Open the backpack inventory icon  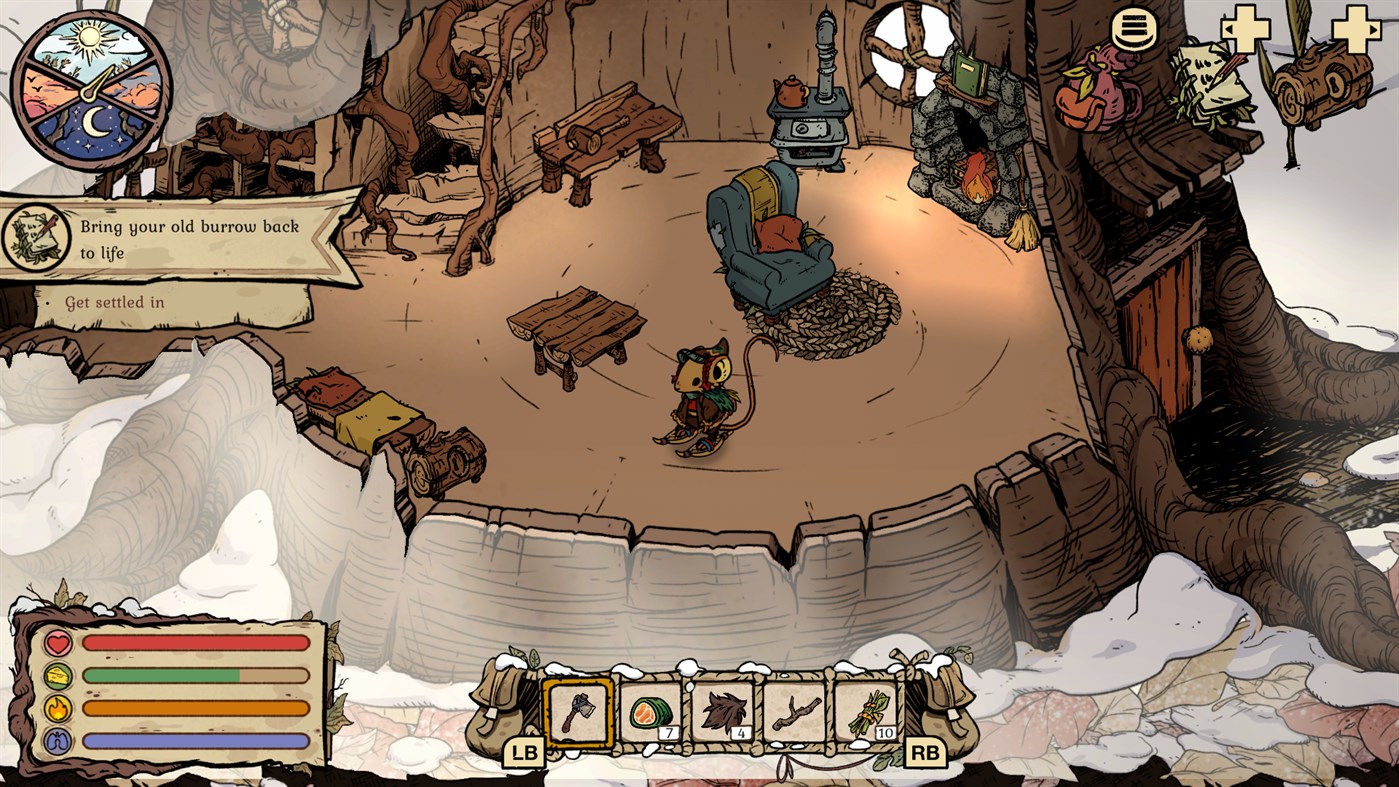1097,90
